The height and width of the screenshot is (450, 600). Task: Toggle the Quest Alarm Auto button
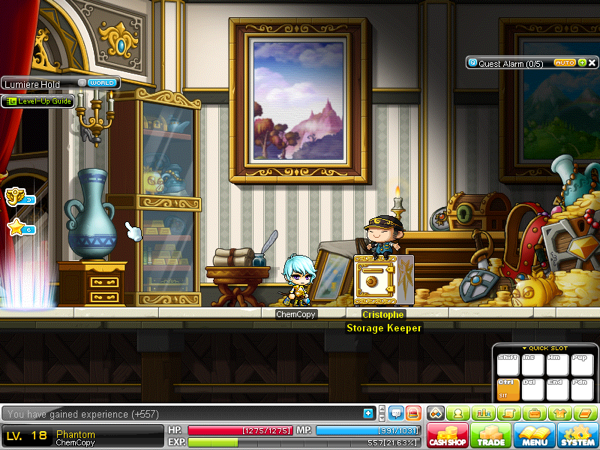(x=564, y=62)
